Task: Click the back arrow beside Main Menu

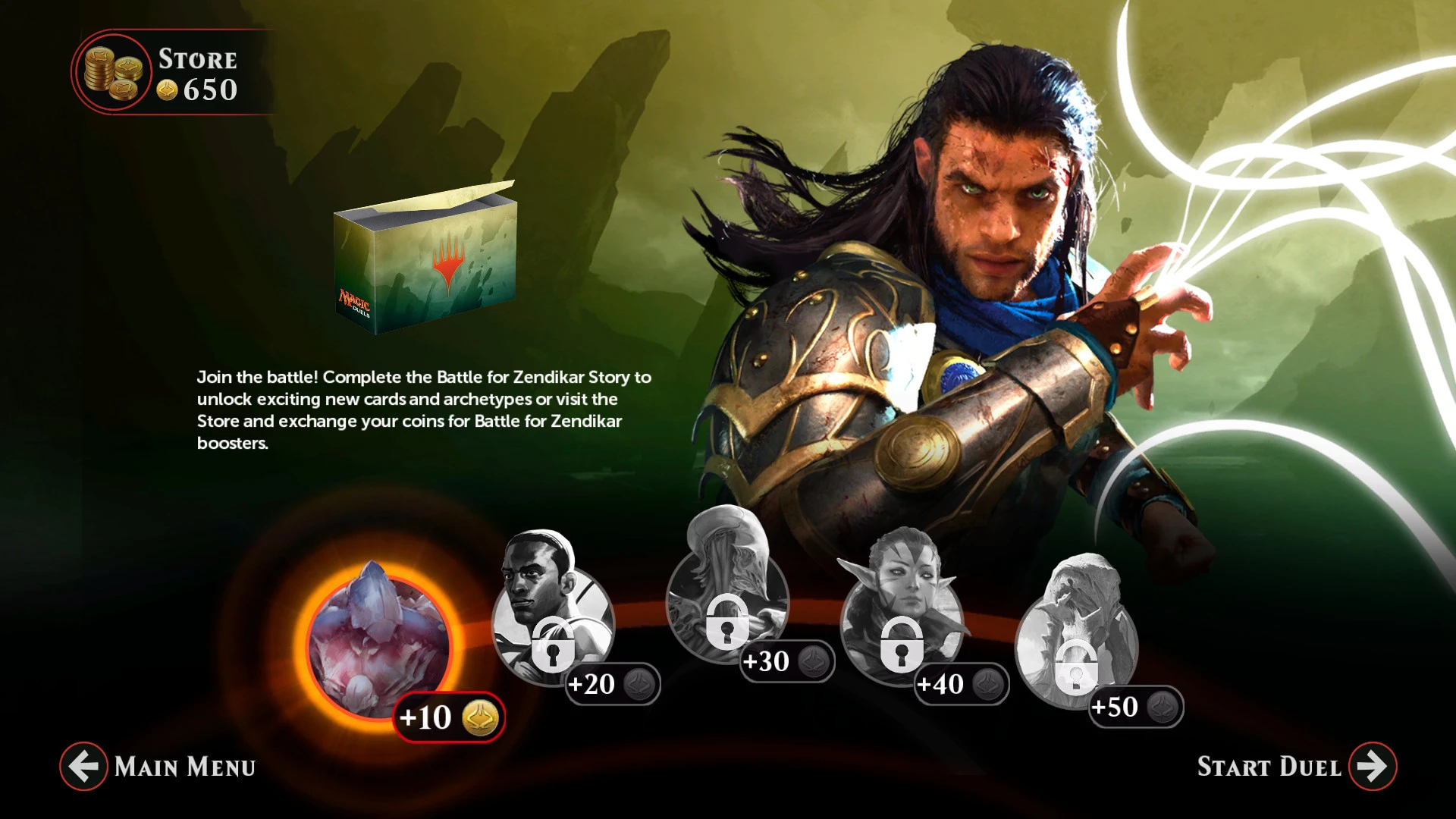Action: coord(83,766)
